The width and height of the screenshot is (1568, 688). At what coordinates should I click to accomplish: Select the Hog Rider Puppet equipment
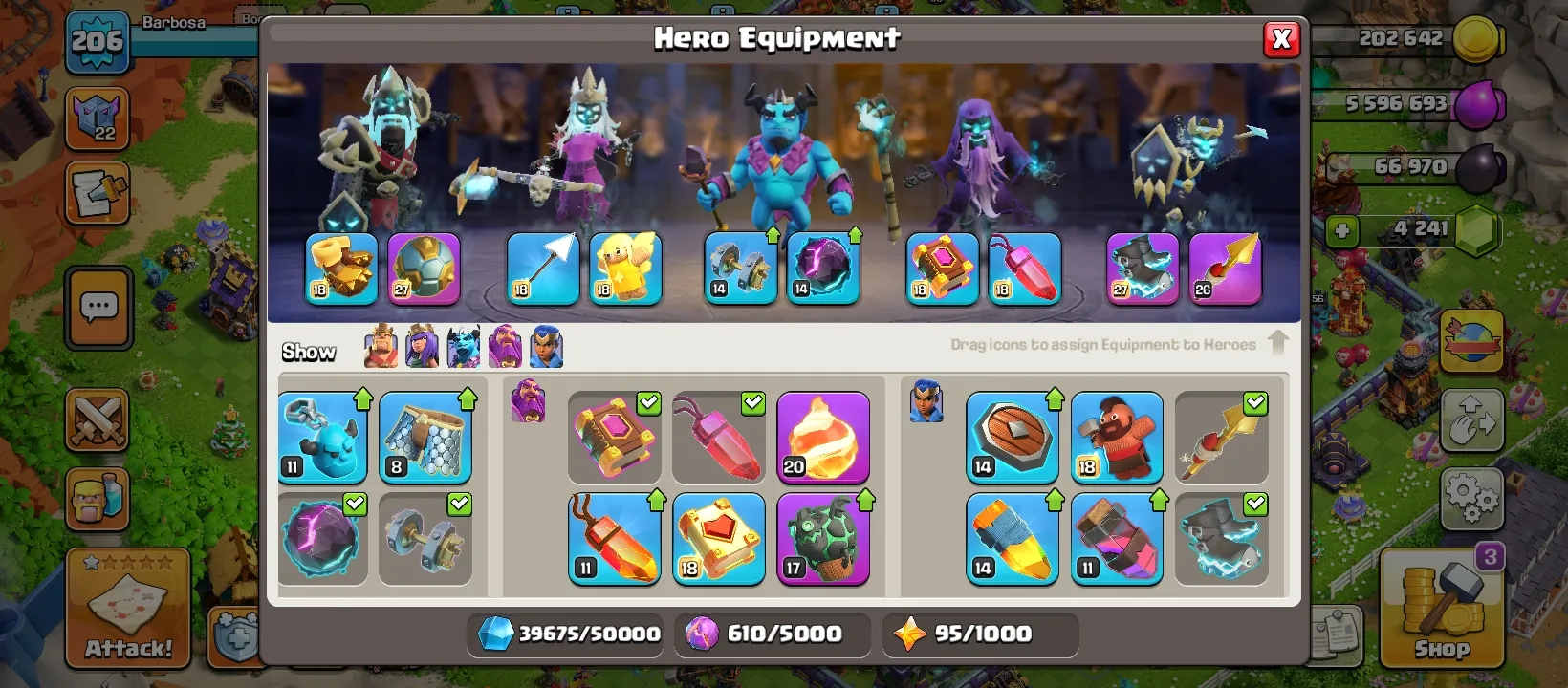pos(1118,437)
